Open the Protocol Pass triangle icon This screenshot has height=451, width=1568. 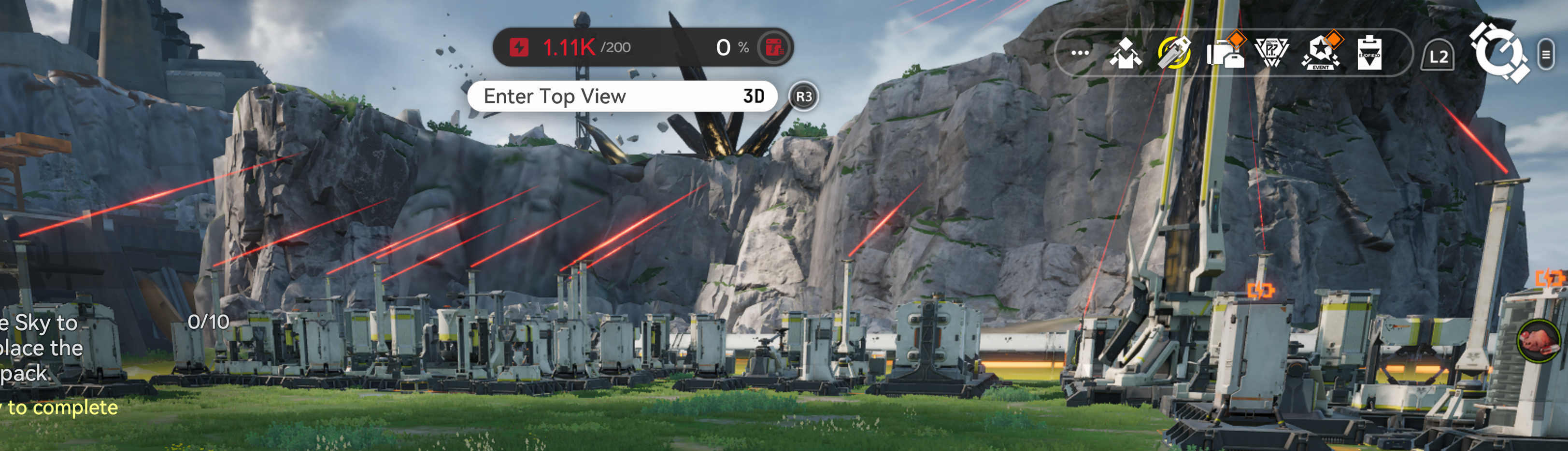pos(1271,53)
